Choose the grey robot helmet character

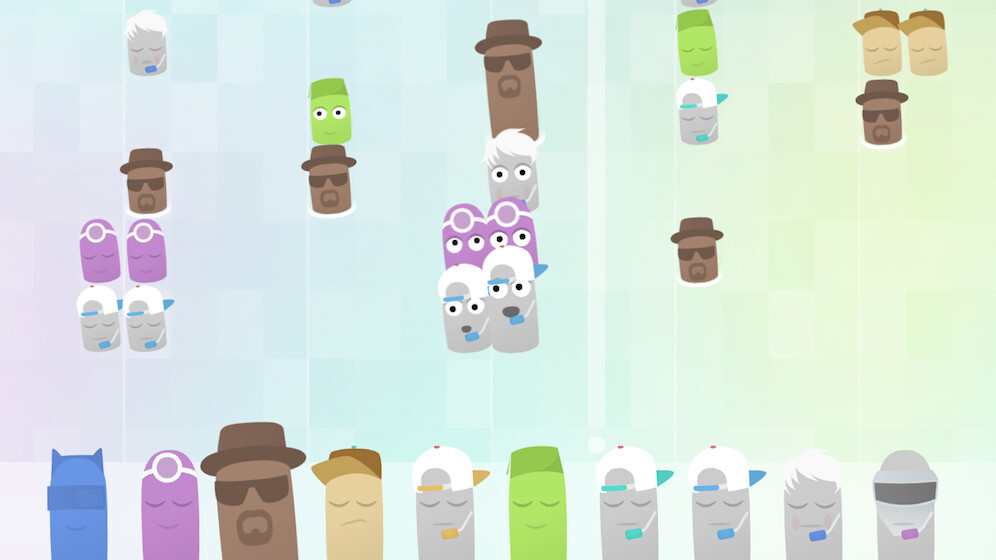[905, 508]
